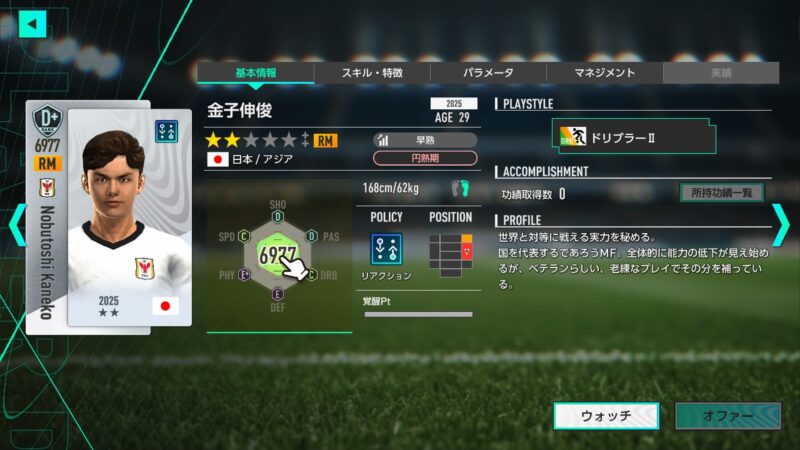The height and width of the screenshot is (450, 800).
Task: Open the スキル・特徴 tab
Action: pos(372,73)
